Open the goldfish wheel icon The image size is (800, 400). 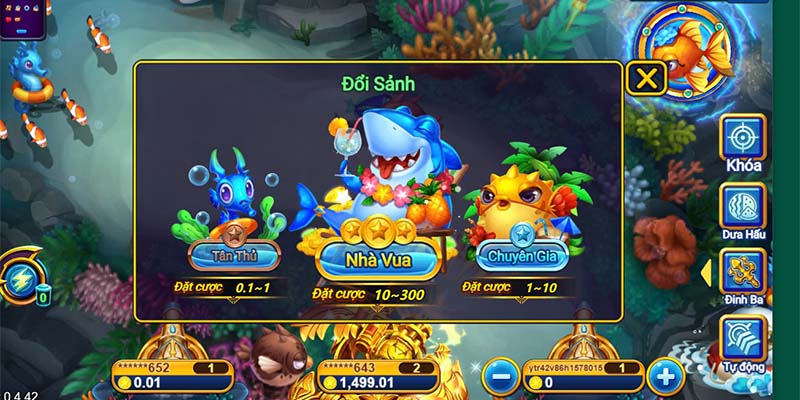[684, 50]
